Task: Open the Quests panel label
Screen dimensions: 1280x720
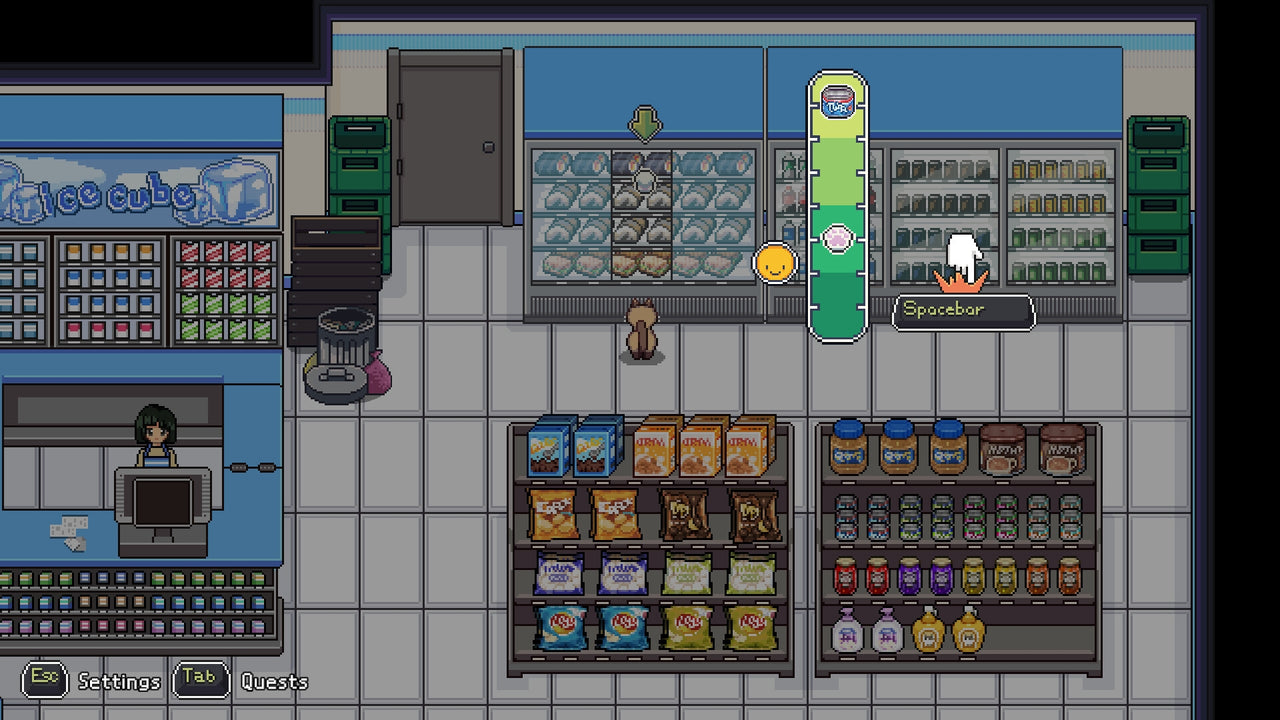Action: pyautogui.click(x=274, y=681)
